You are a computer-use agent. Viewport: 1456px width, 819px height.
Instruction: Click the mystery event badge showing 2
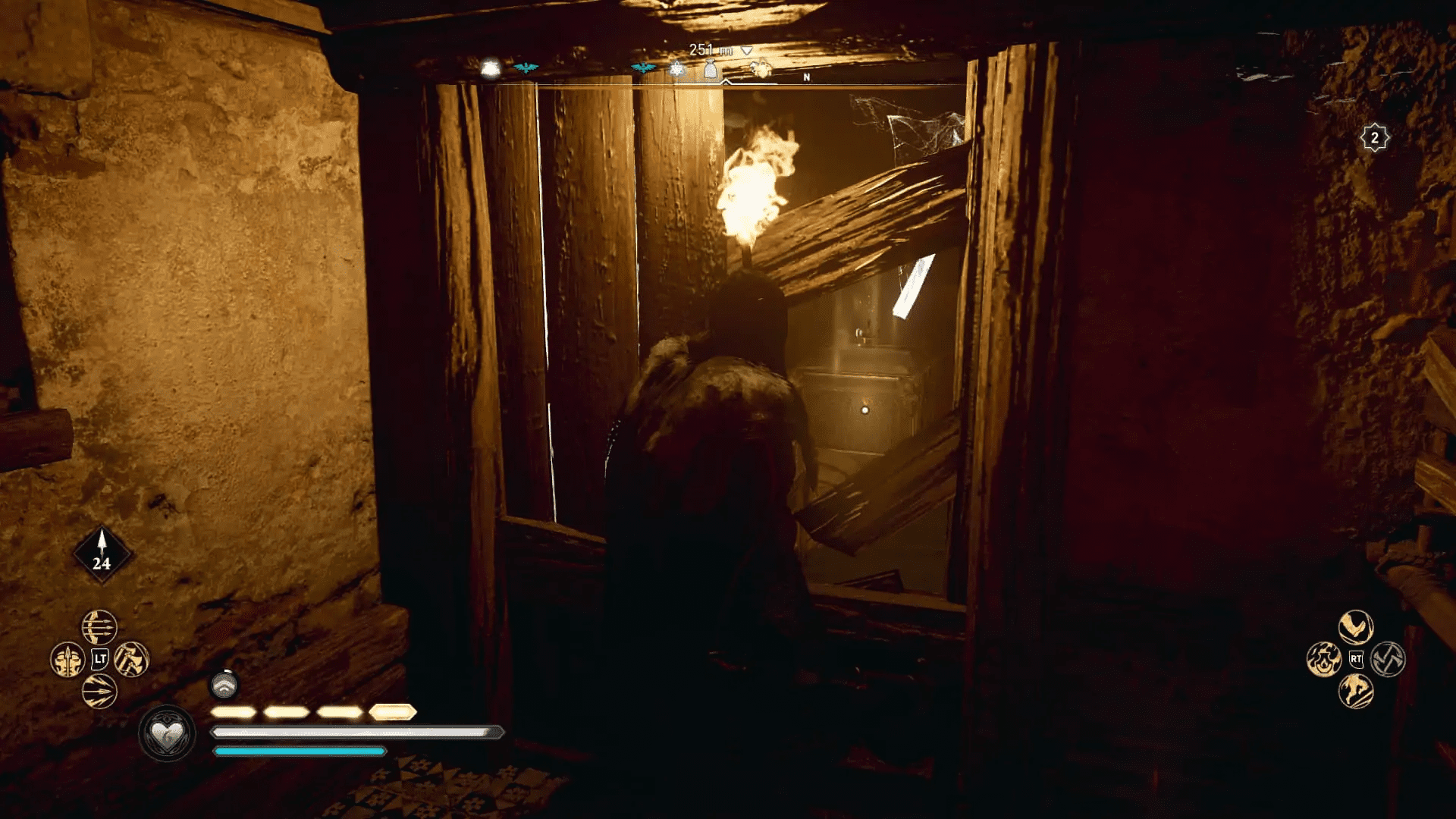coord(1375,137)
